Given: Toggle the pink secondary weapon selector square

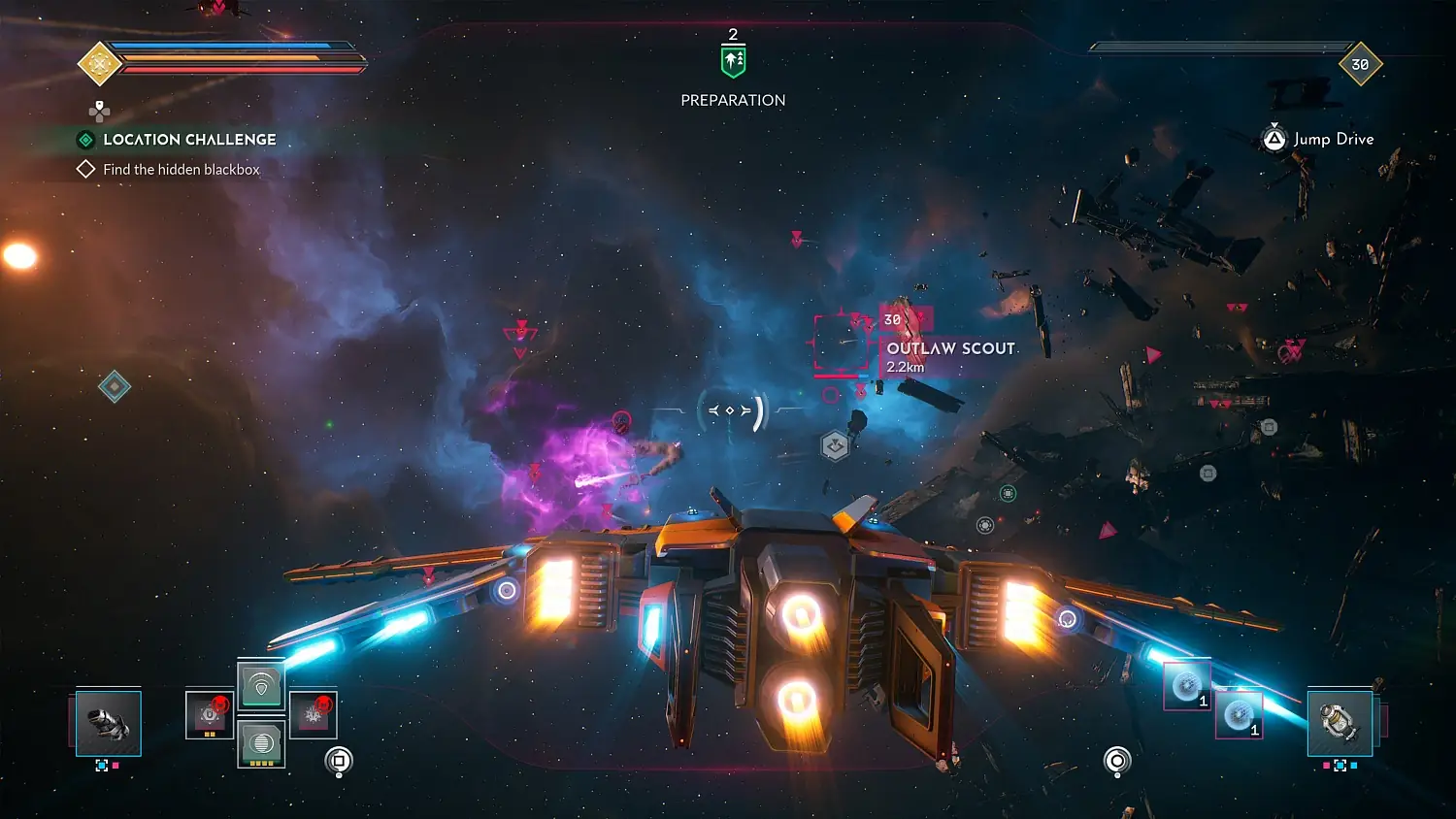Looking at the screenshot, I should [x=116, y=765].
